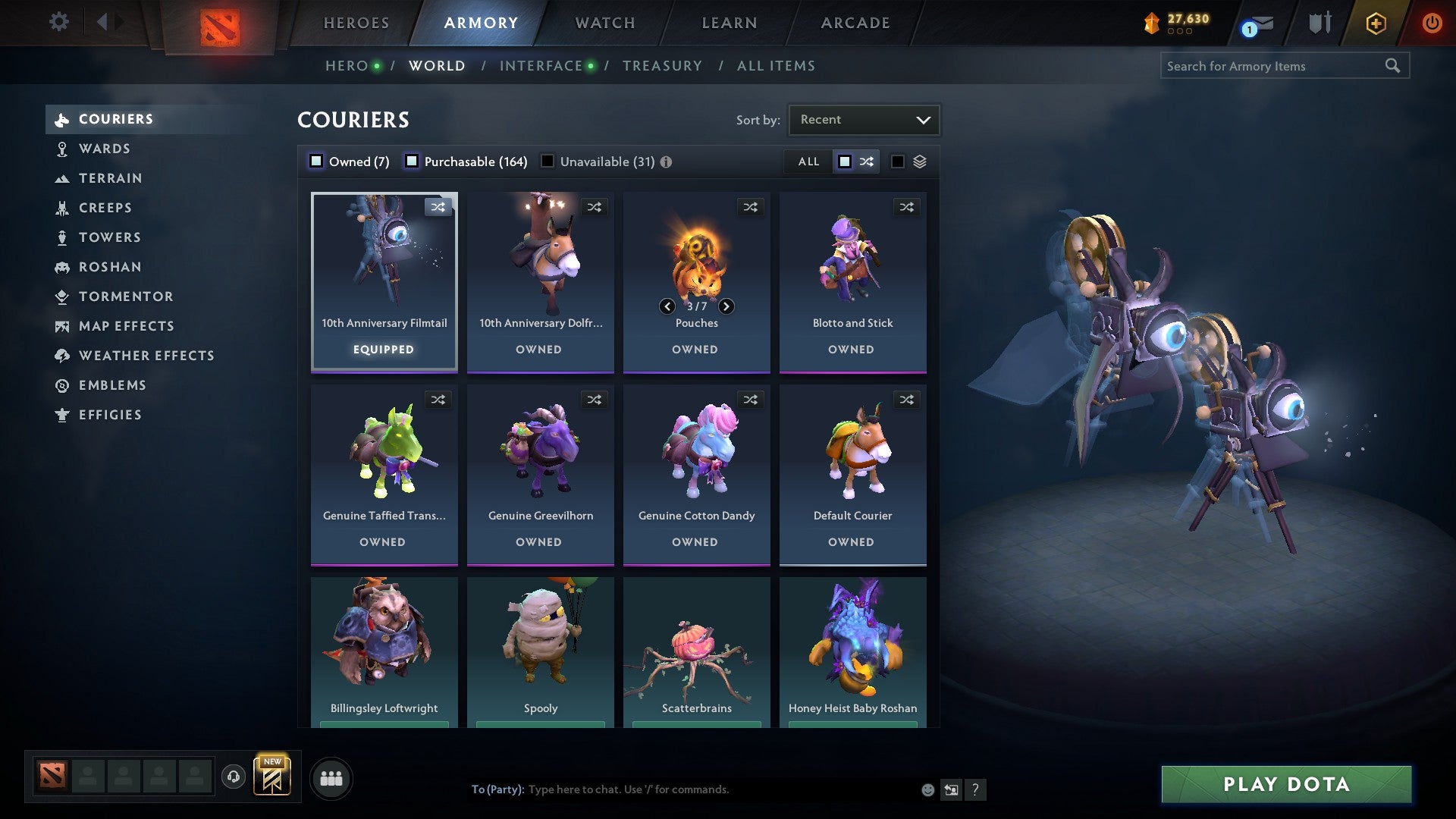Shuffle the 10th Anniversary Dolfrat courier
Image resolution: width=1456 pixels, height=819 pixels.
point(595,206)
